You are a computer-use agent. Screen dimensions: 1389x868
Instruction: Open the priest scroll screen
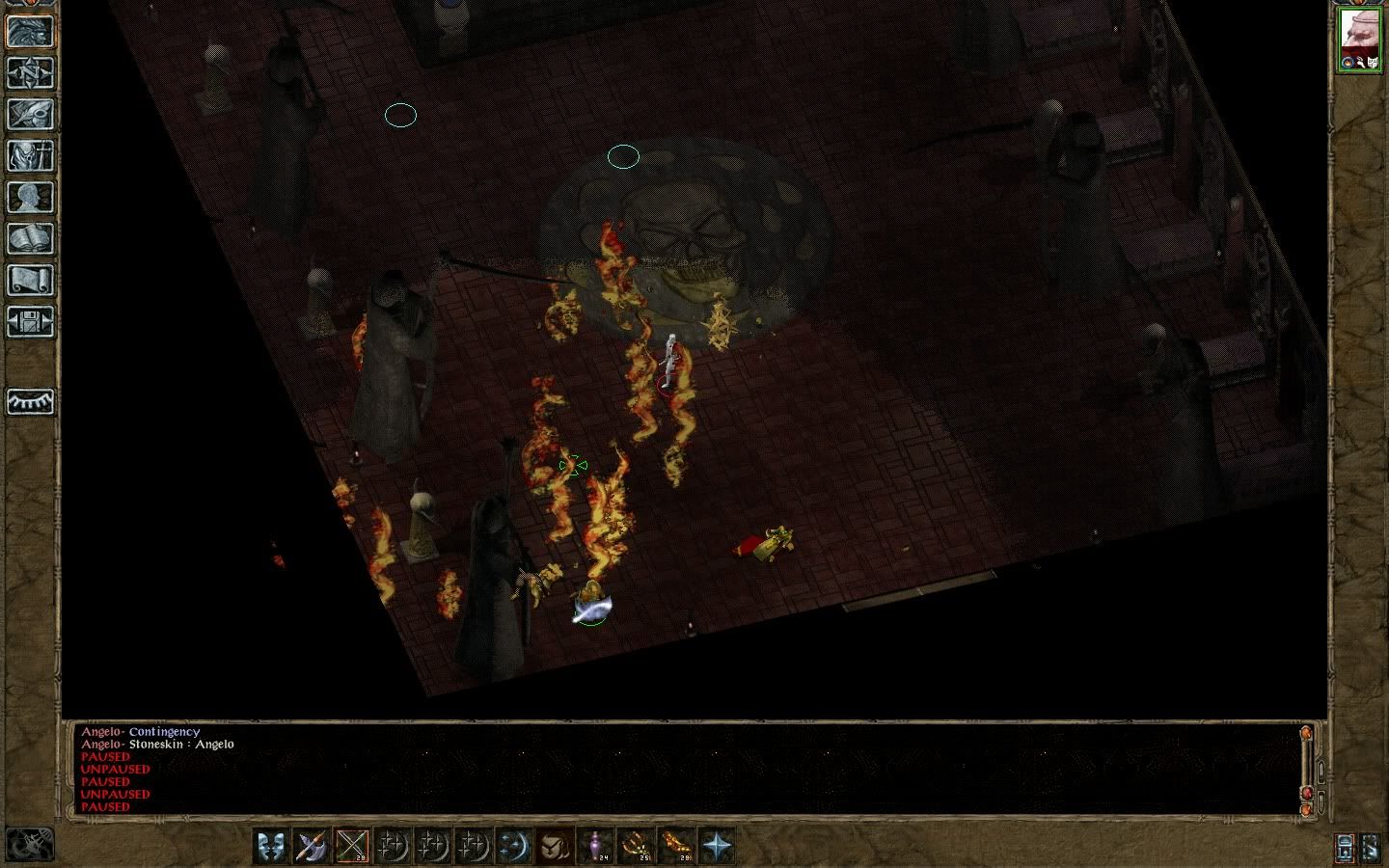coord(30,280)
